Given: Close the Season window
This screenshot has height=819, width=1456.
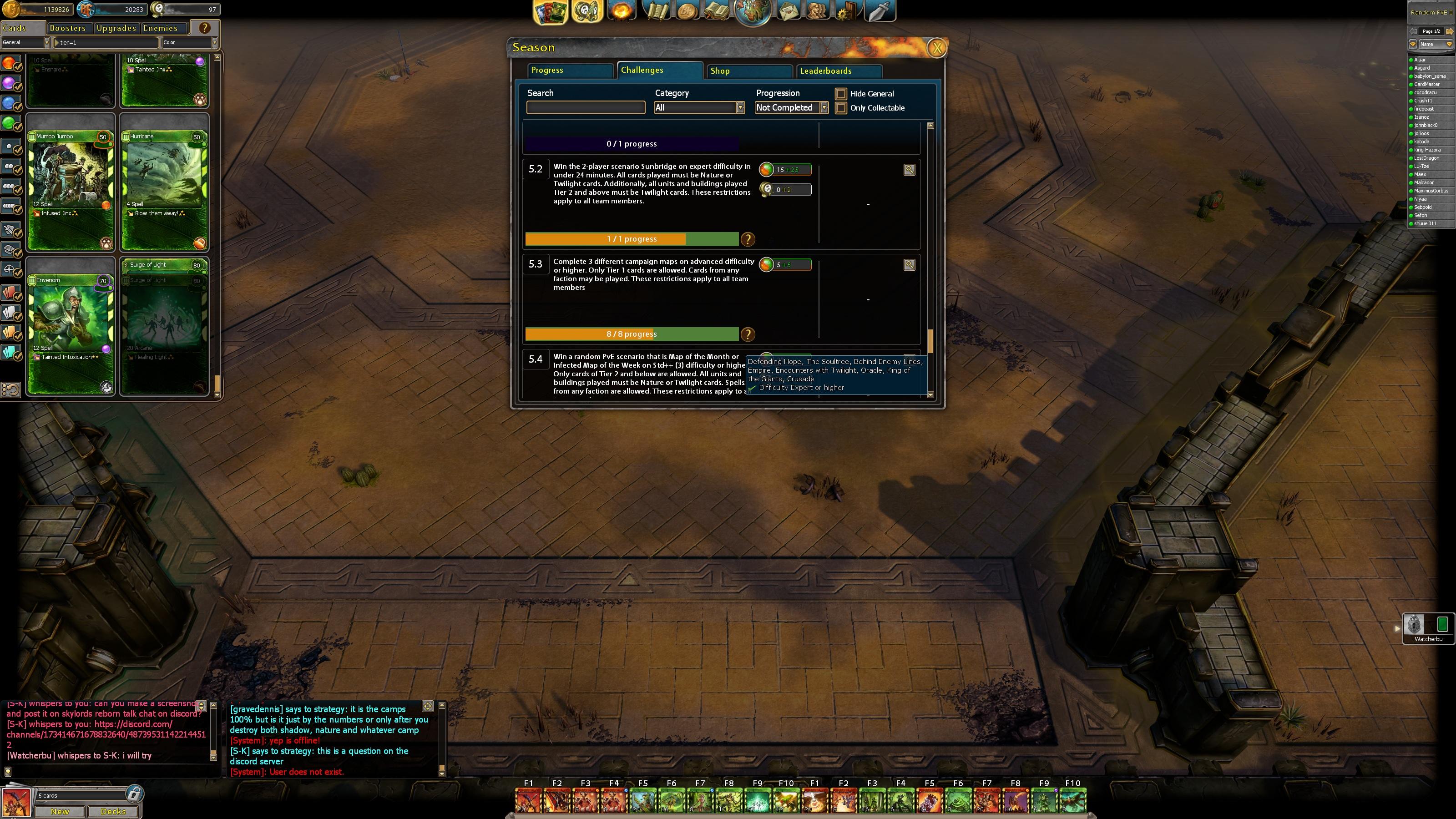Looking at the screenshot, I should click(936, 48).
